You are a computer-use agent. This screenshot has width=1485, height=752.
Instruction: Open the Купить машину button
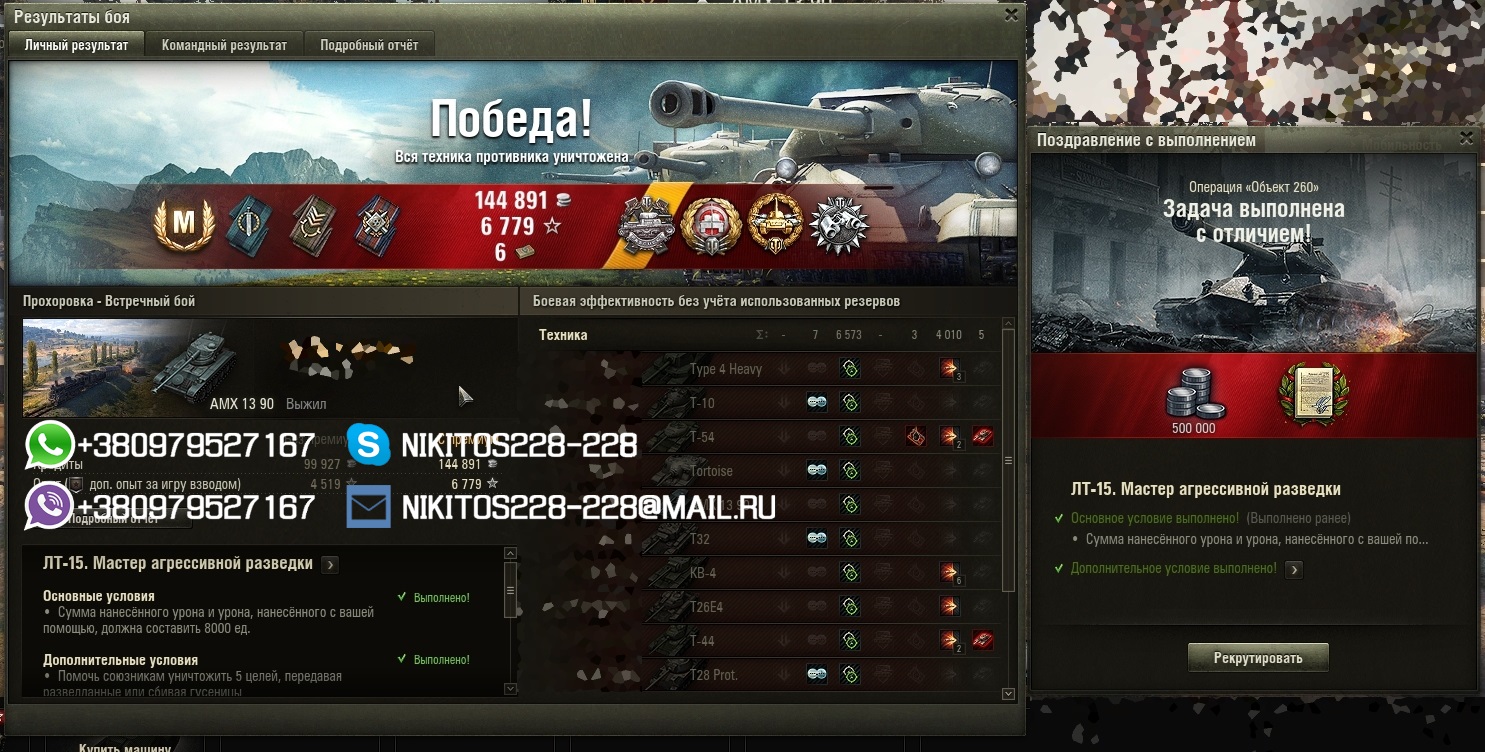pos(125,747)
